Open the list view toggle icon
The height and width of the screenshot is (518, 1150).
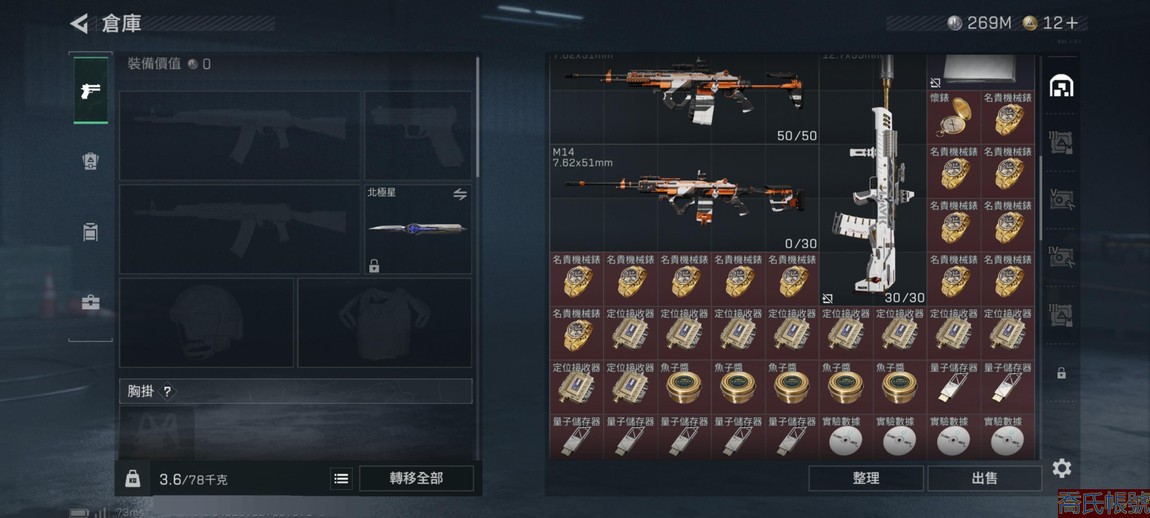(341, 479)
